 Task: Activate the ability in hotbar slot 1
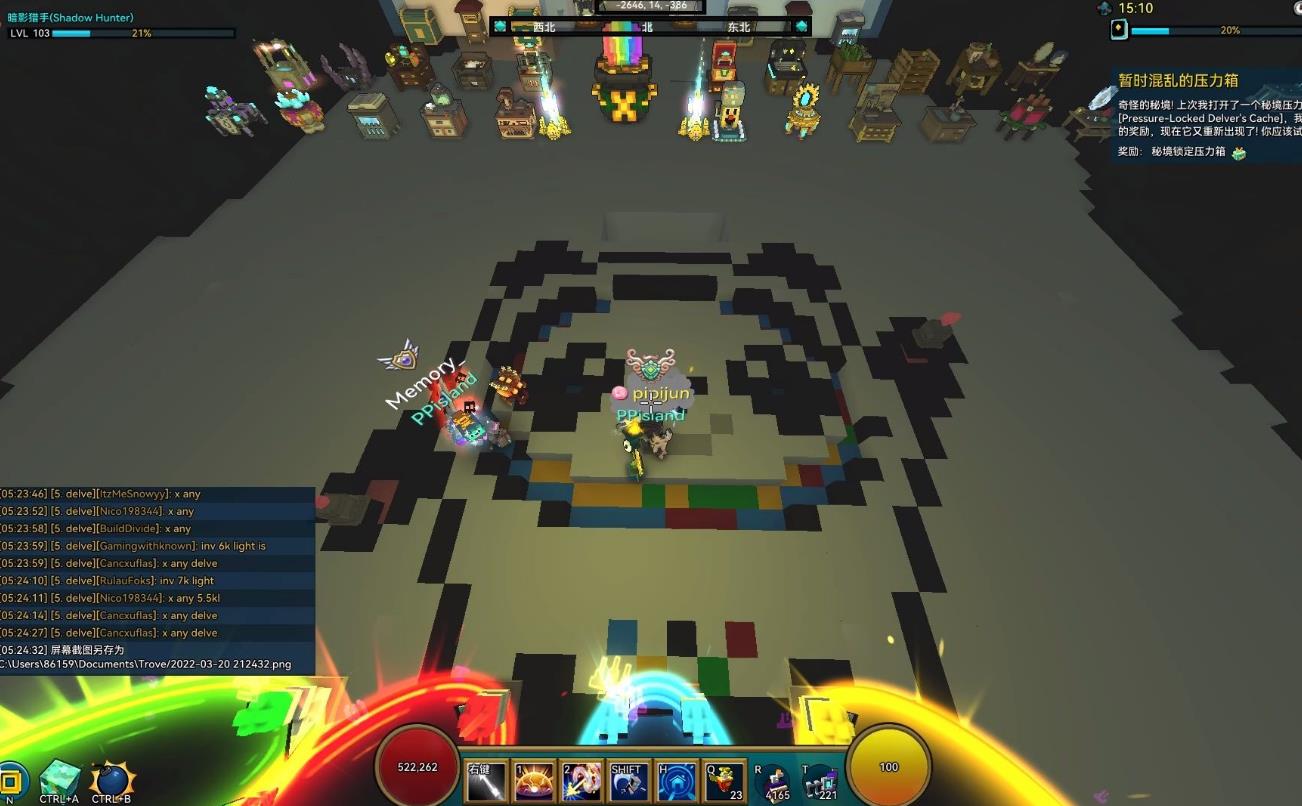(534, 782)
